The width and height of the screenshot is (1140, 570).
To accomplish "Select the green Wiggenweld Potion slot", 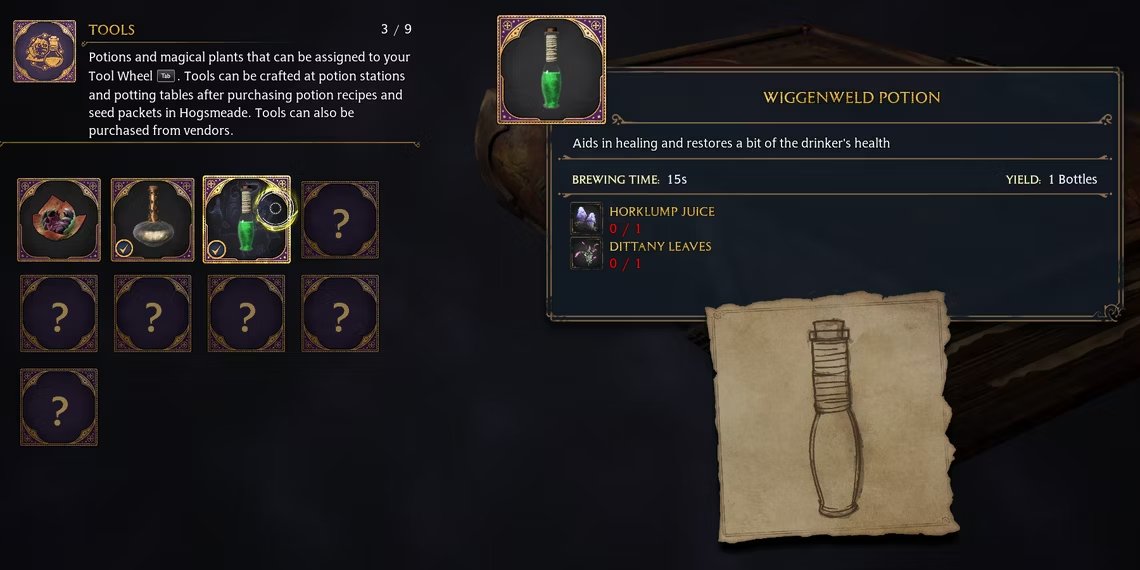I will 246,220.
